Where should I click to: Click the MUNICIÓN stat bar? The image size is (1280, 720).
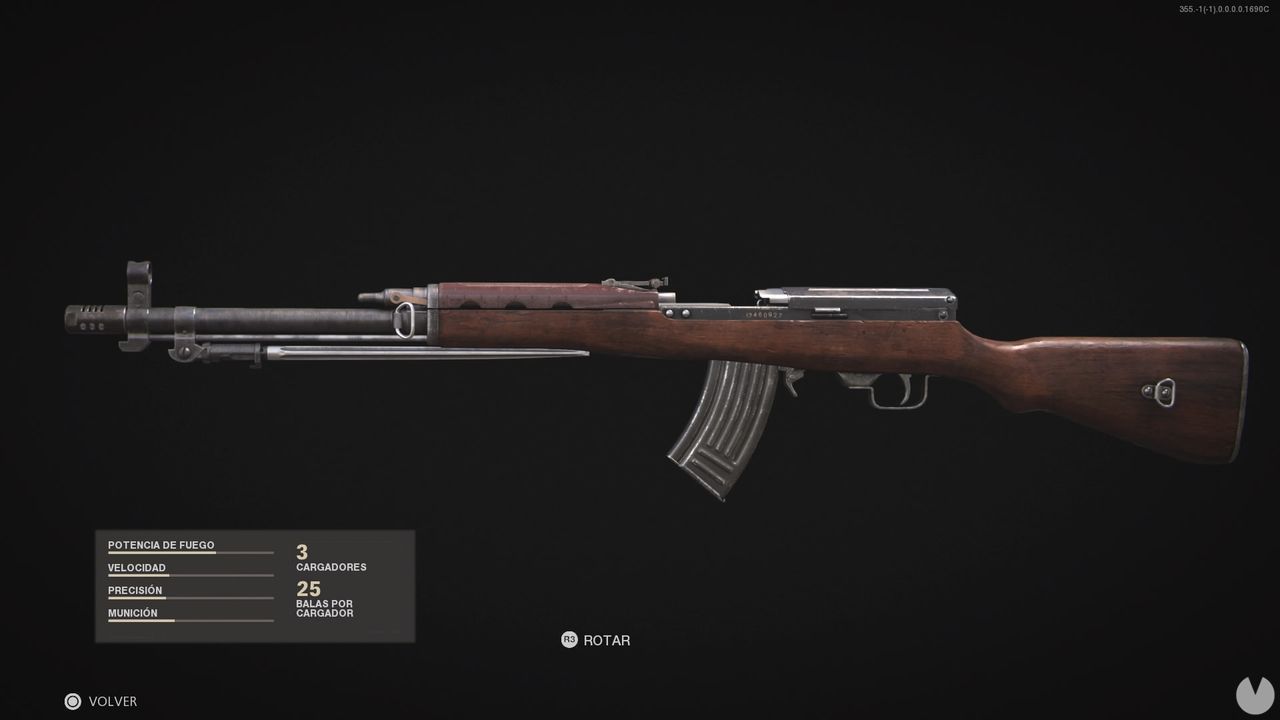point(190,620)
